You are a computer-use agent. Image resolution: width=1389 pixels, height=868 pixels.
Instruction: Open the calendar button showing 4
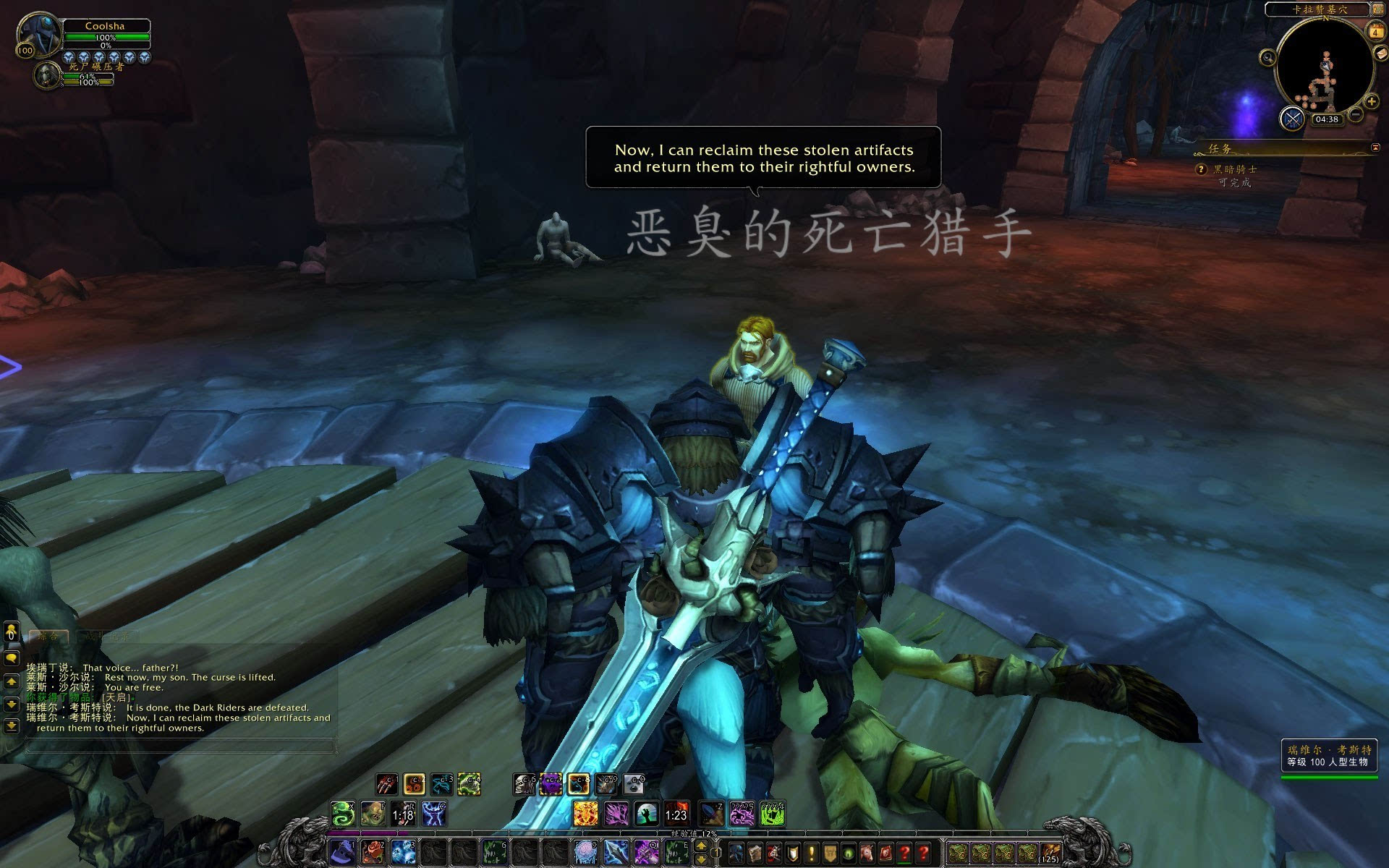[x=1375, y=32]
